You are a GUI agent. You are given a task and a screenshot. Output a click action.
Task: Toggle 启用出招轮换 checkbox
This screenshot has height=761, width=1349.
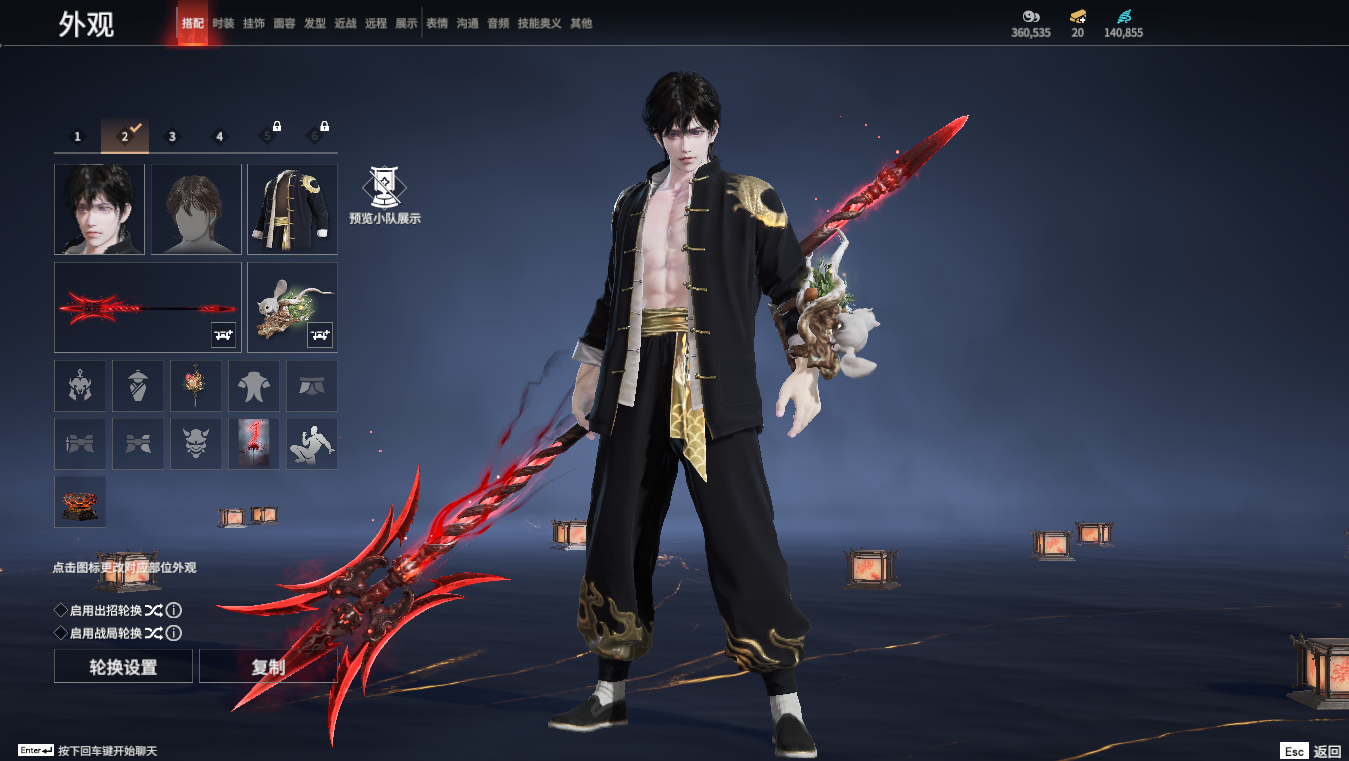coord(61,610)
